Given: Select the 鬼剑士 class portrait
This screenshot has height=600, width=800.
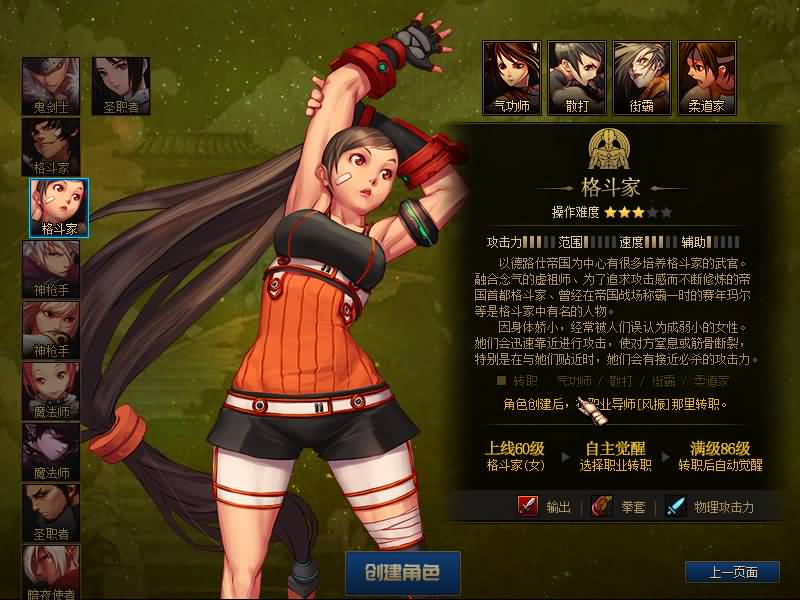Looking at the screenshot, I should point(51,85).
